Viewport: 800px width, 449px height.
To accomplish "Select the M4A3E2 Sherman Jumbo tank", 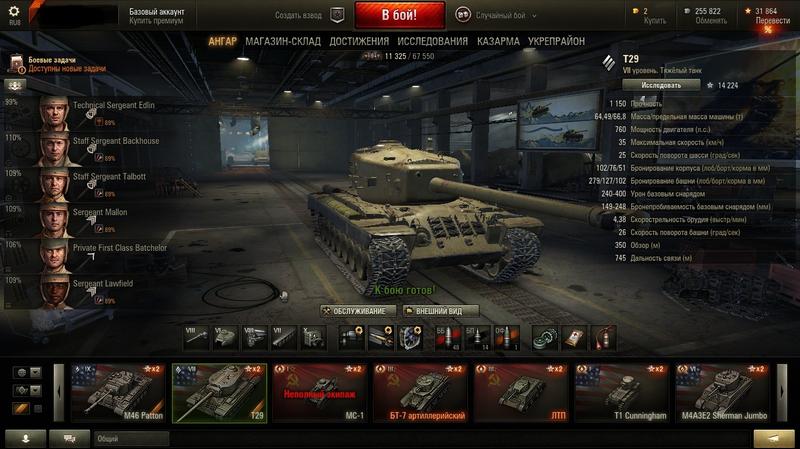I will pyautogui.click(x=722, y=391).
